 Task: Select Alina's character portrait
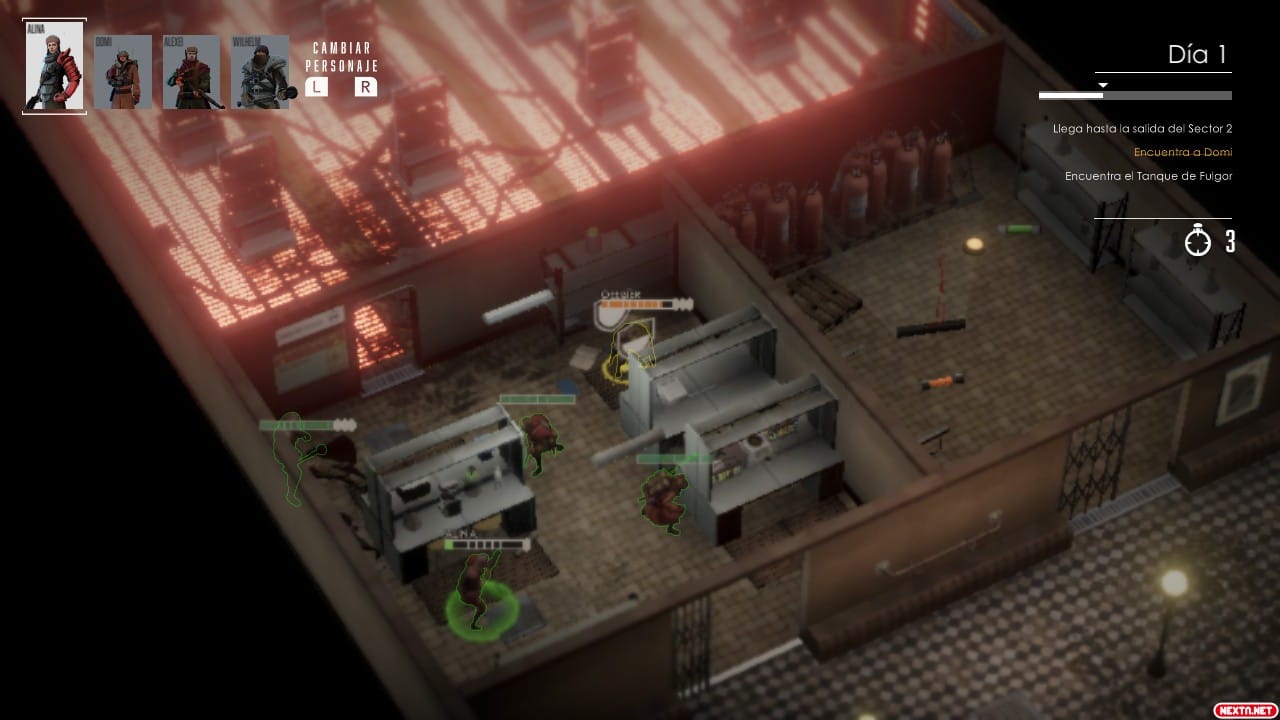(55, 66)
